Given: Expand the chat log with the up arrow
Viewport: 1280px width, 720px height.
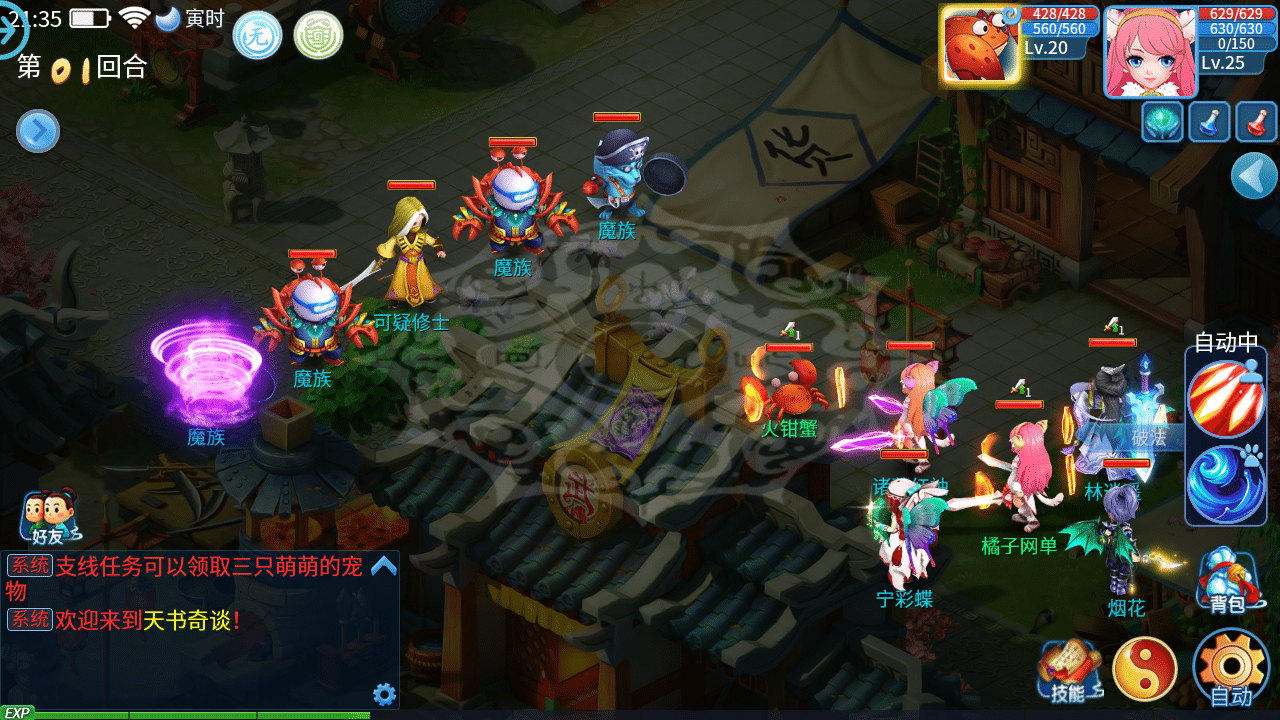Looking at the screenshot, I should click(384, 566).
